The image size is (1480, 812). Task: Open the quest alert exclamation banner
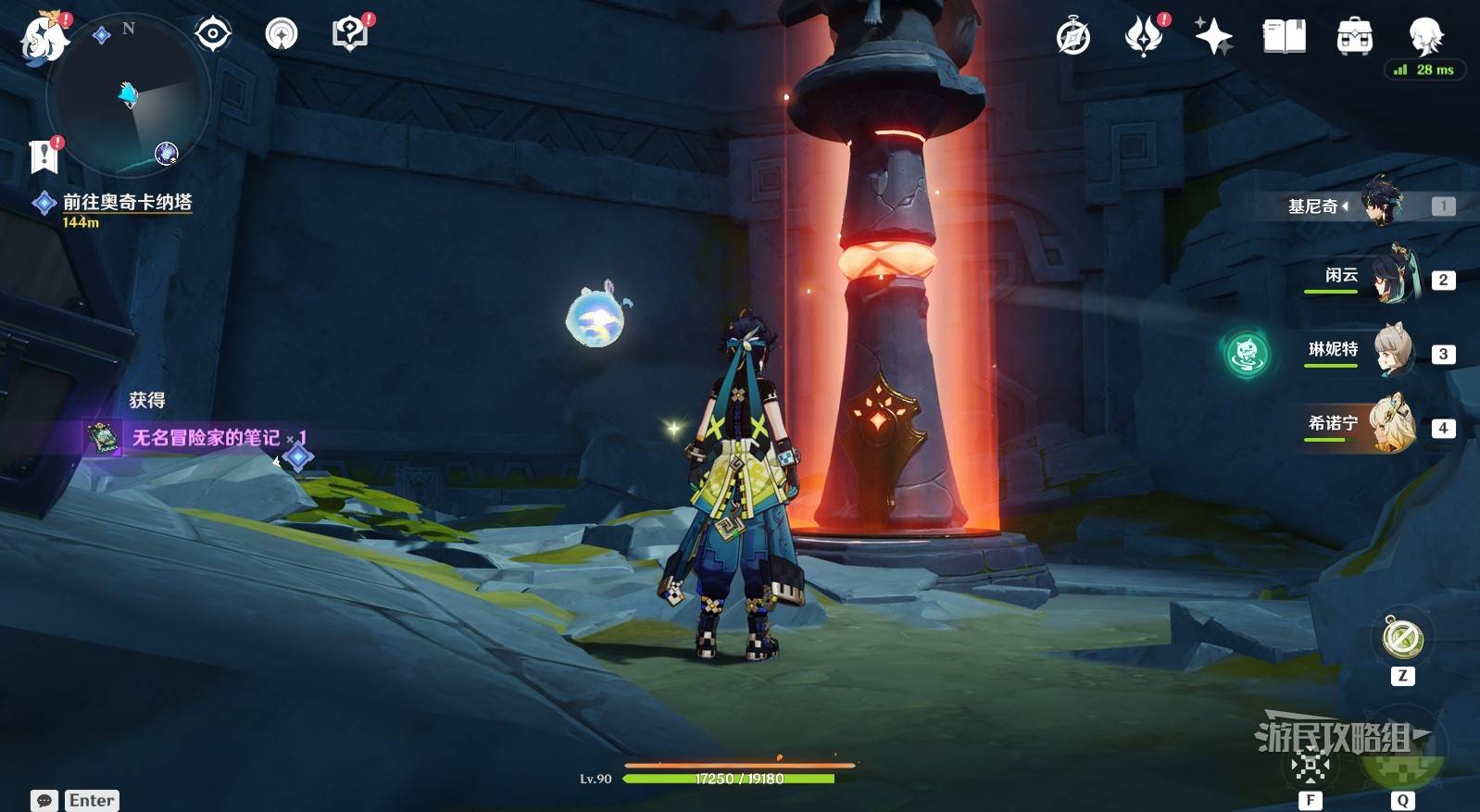(x=44, y=156)
